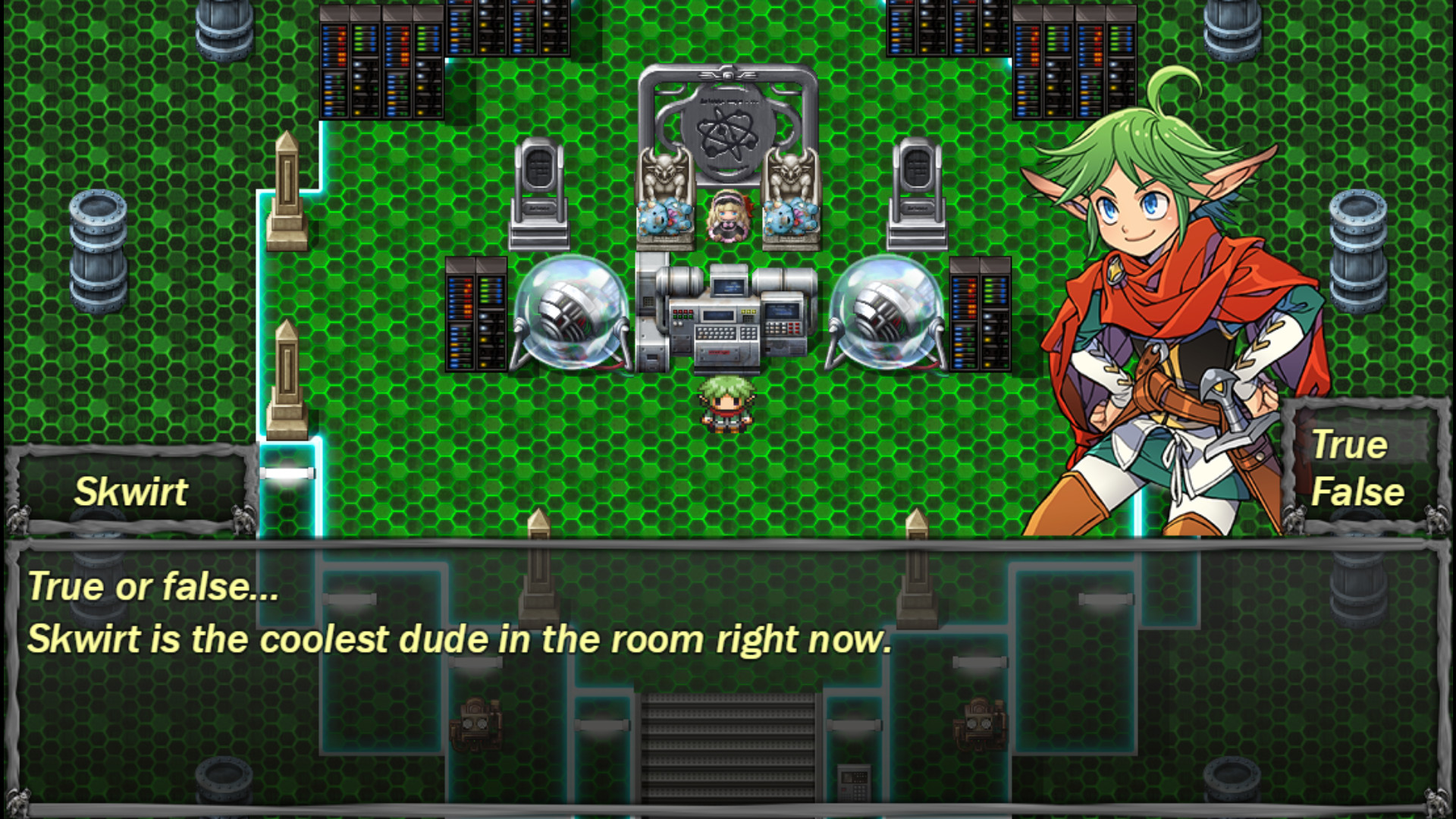Select the Skwirt nameplate label
1456x819 pixels.
[130, 491]
